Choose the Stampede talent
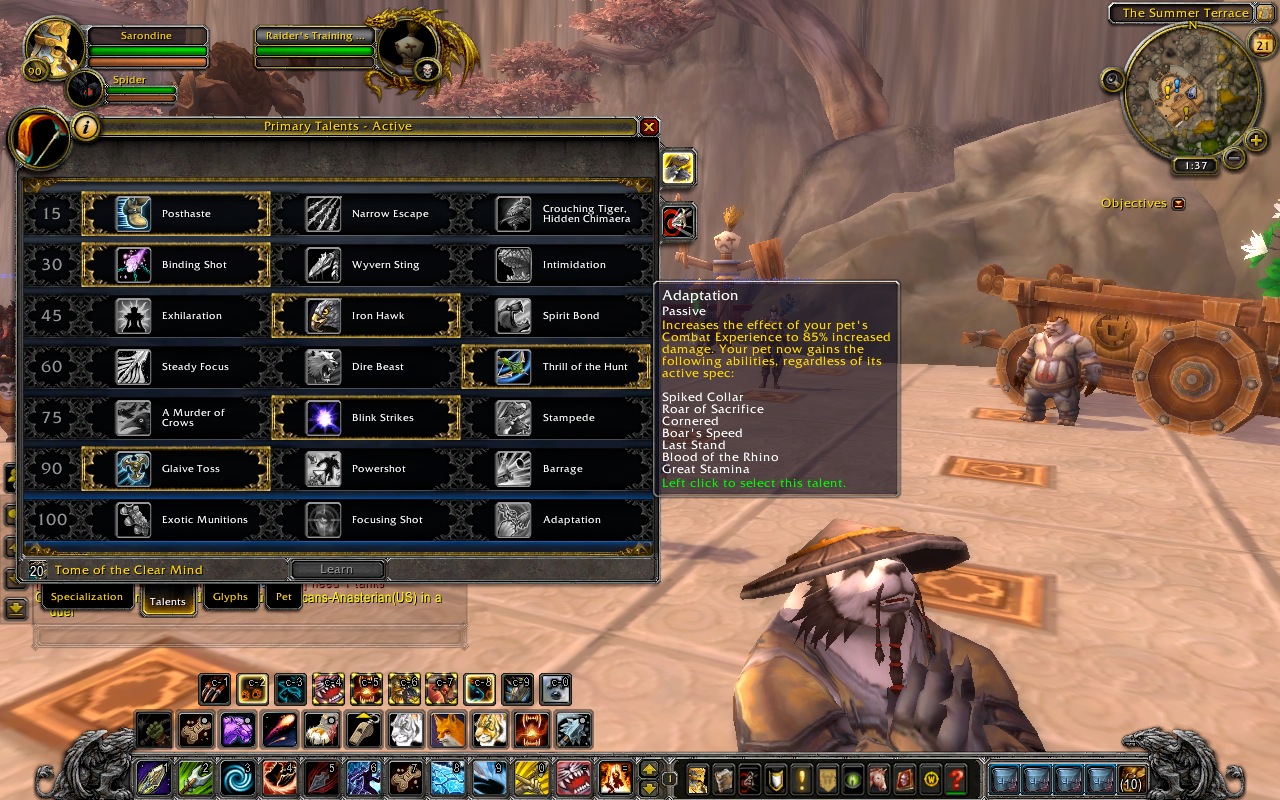The image size is (1280, 800). [x=557, y=418]
